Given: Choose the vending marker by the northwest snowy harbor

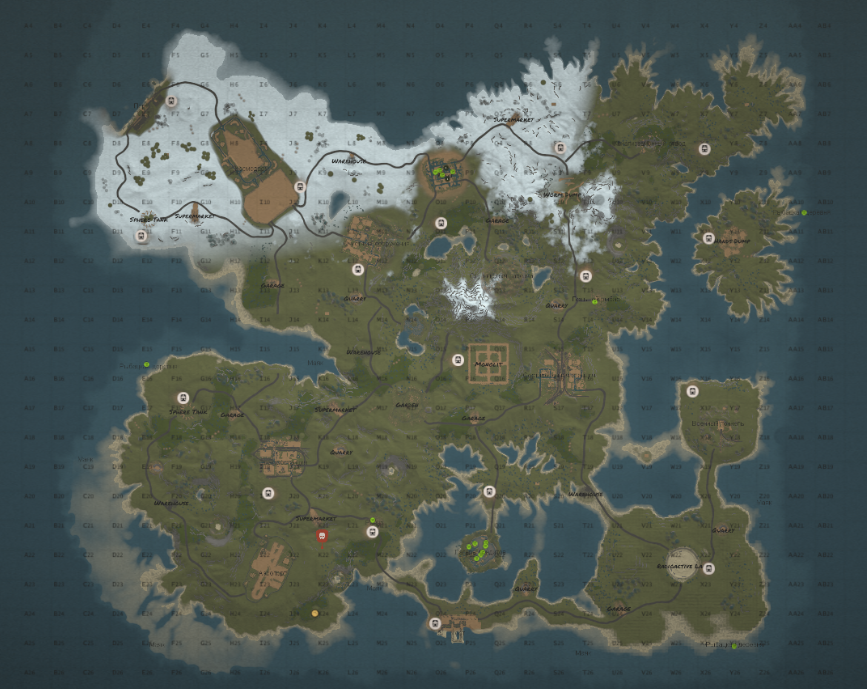Looking at the screenshot, I should click(x=172, y=101).
